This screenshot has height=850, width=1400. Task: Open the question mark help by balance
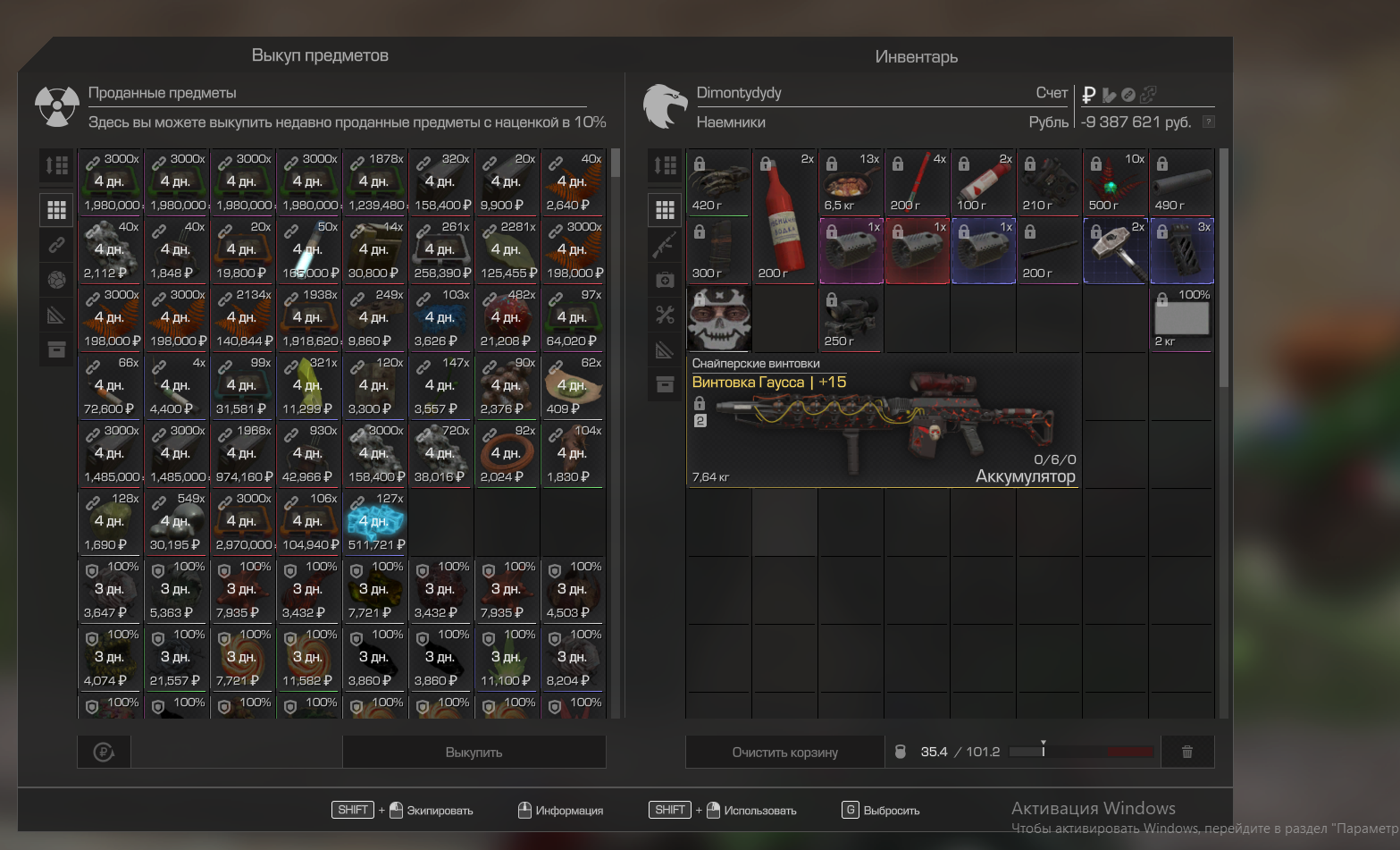[x=1208, y=122]
